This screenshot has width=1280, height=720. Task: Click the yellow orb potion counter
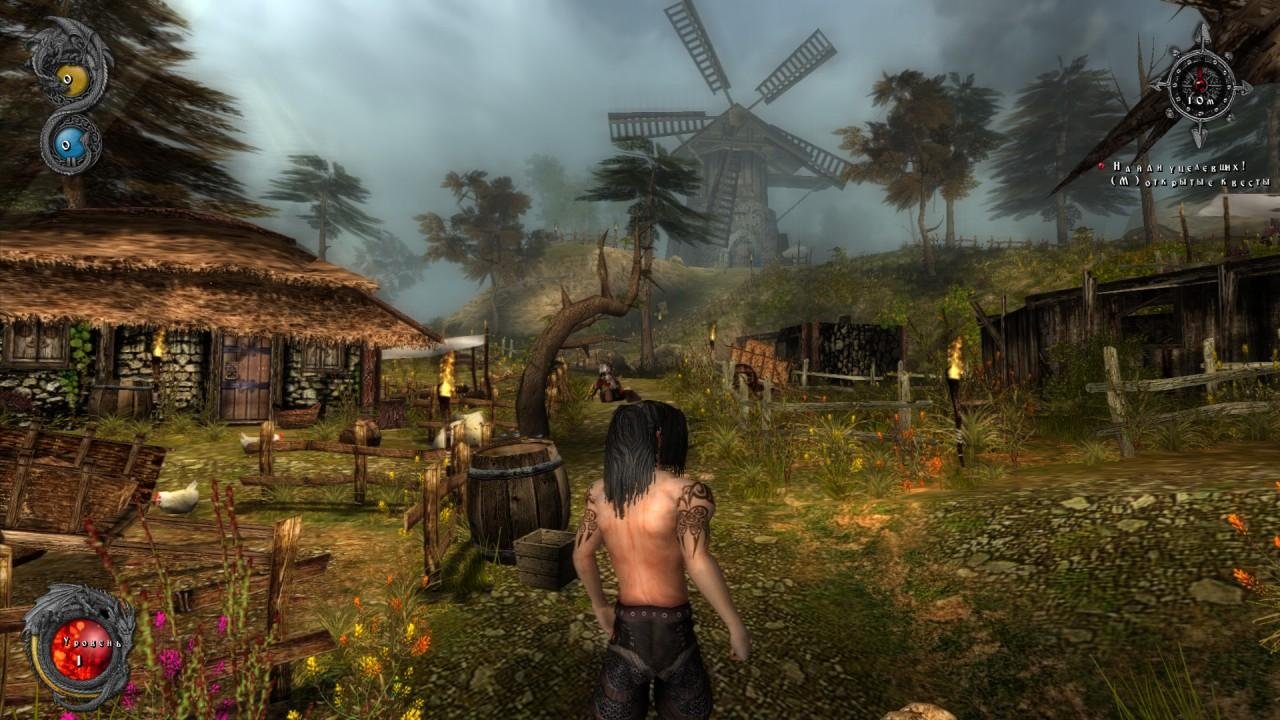coord(70,76)
